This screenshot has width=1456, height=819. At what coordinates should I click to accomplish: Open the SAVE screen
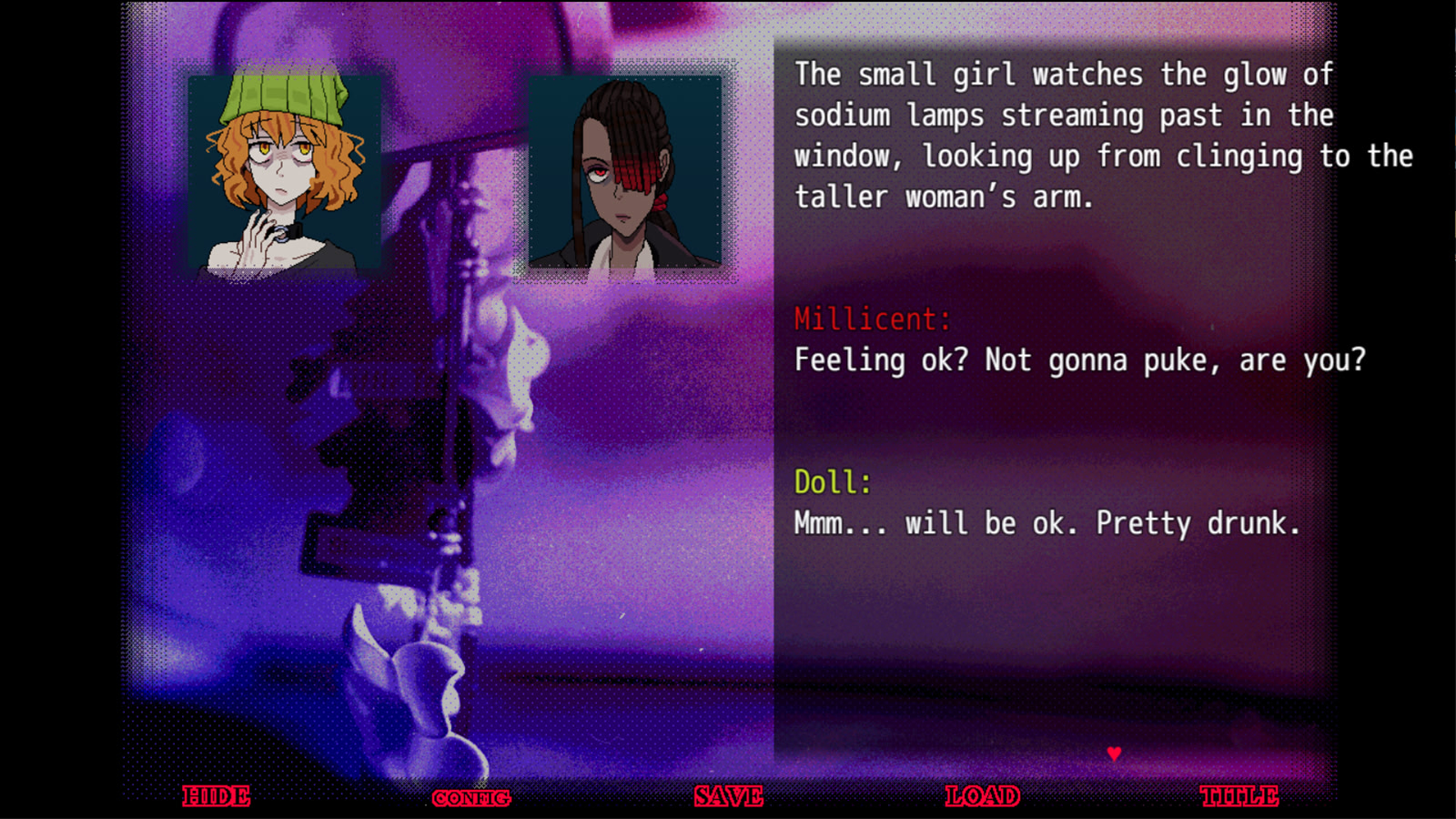click(x=726, y=796)
